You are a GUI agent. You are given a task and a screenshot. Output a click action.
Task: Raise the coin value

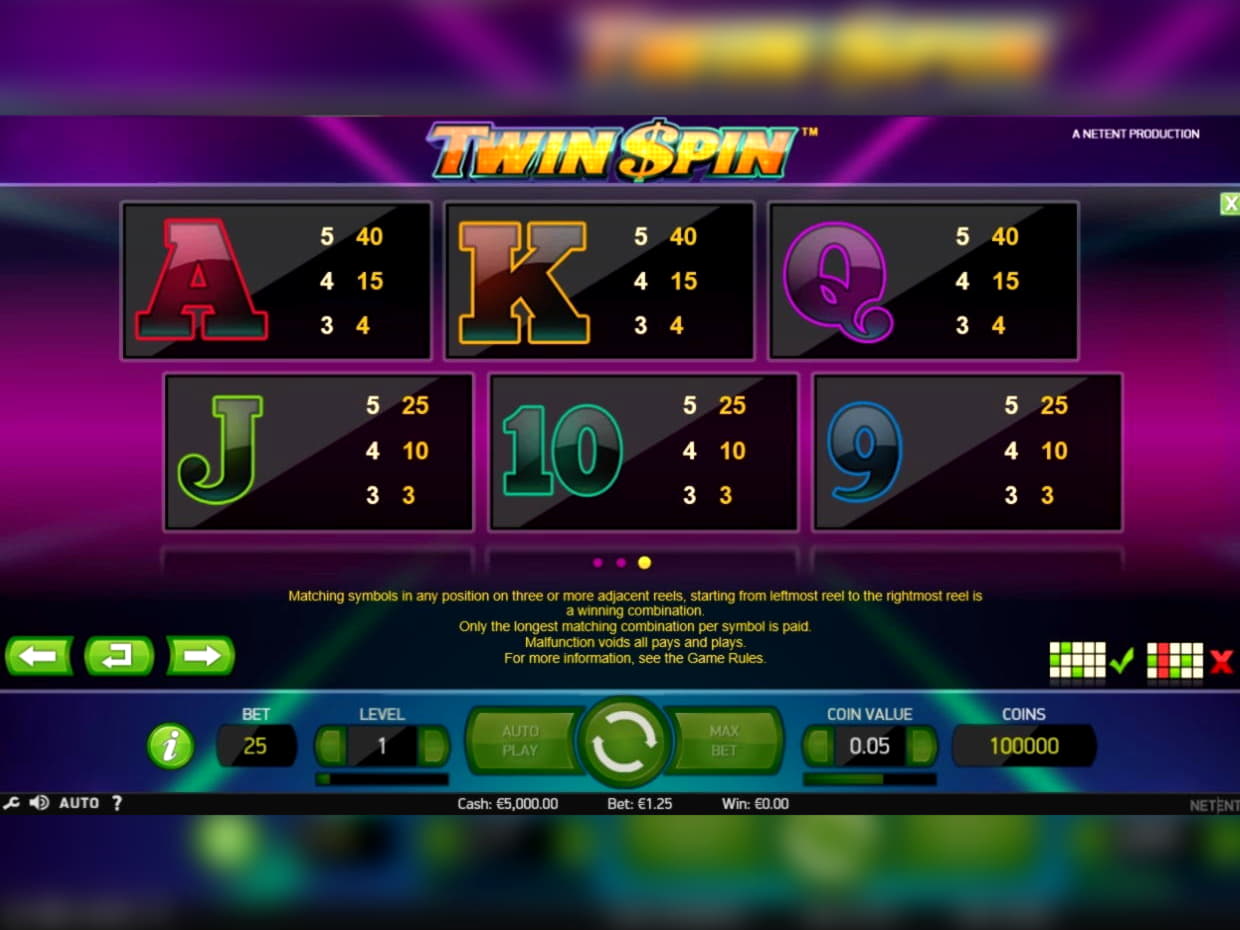point(920,746)
